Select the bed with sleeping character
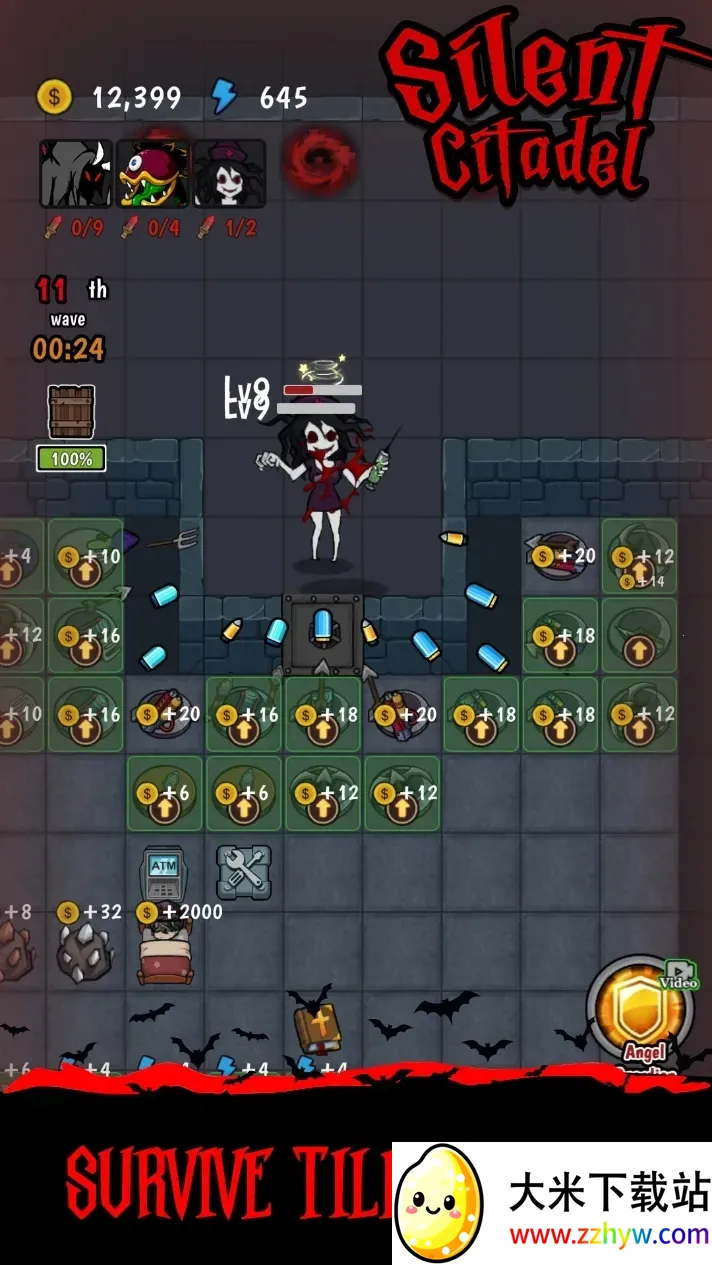Image resolution: width=712 pixels, height=1265 pixels. click(164, 954)
